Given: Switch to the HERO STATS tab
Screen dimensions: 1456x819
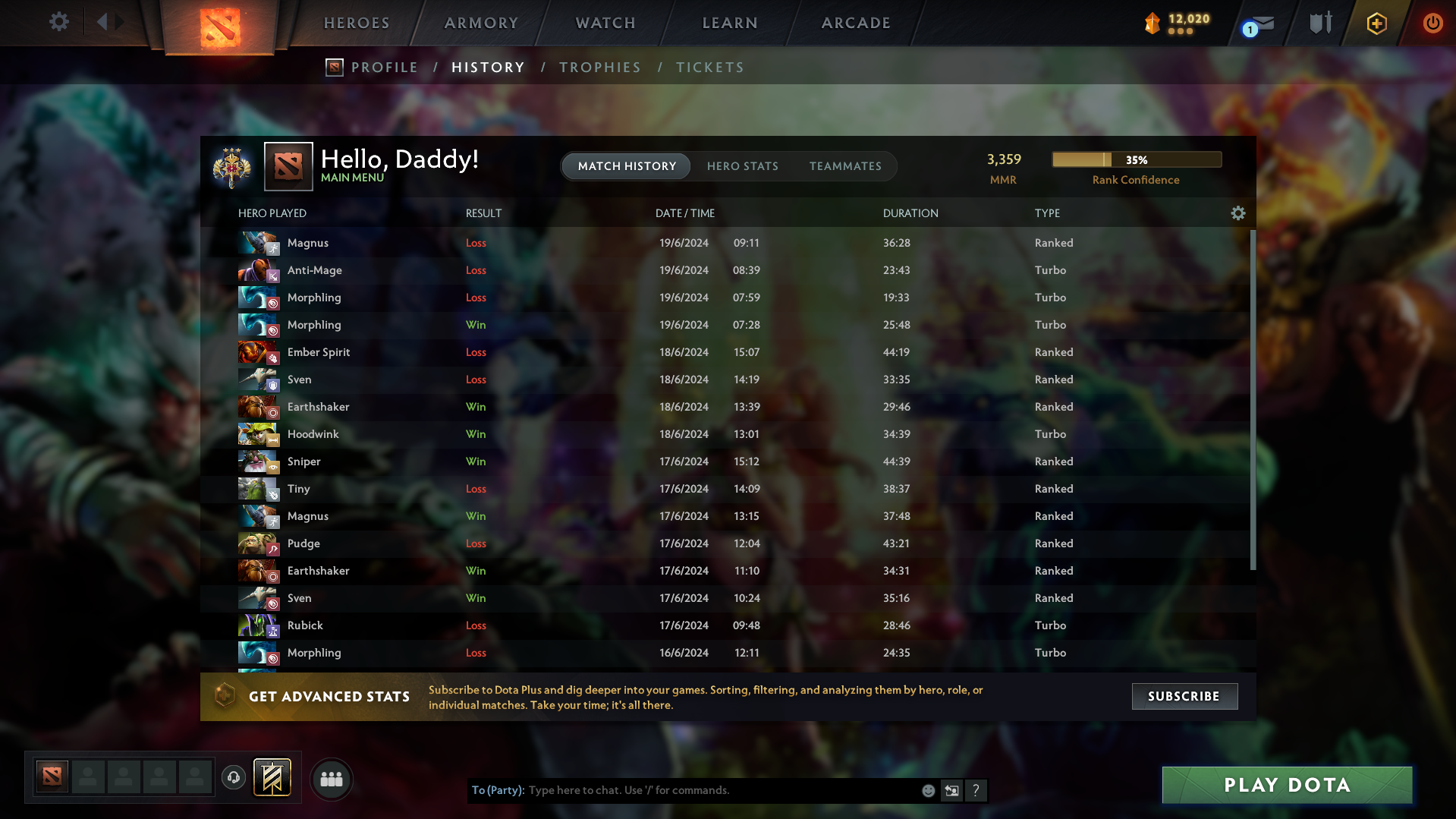Looking at the screenshot, I should click(742, 166).
